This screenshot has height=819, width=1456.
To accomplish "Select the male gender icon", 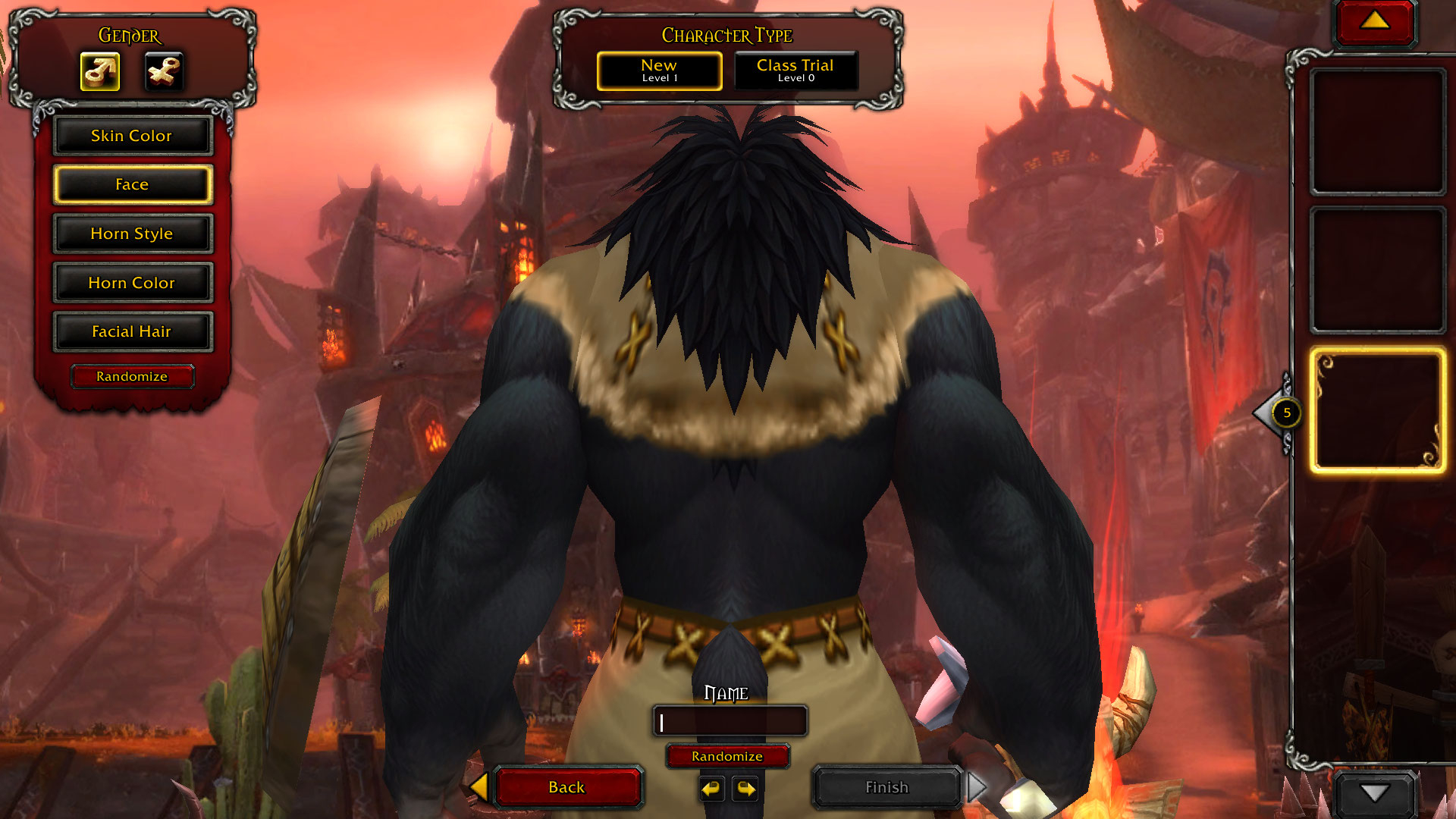I will click(100, 72).
